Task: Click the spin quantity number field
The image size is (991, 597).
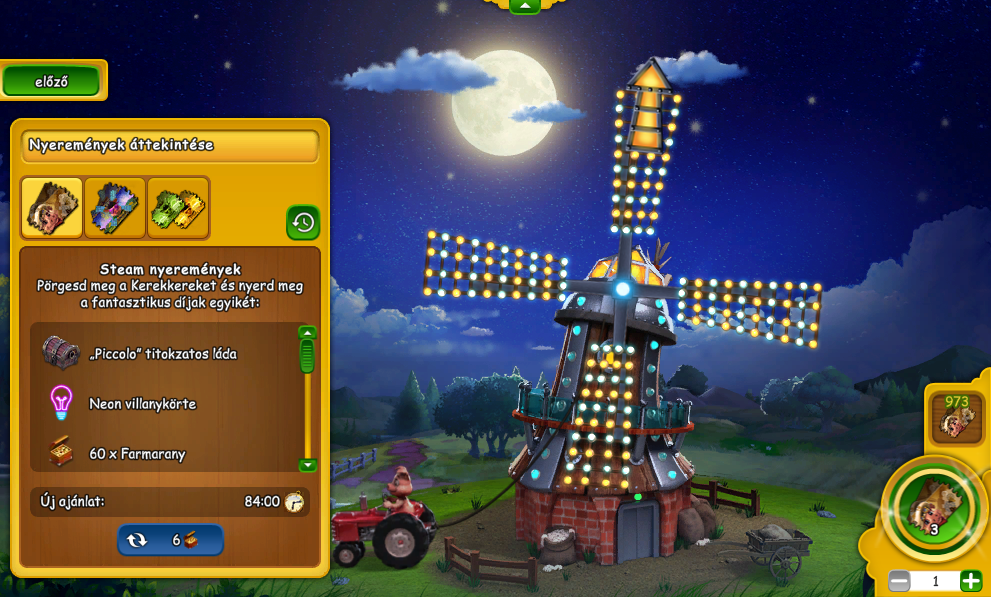Action: (x=935, y=581)
